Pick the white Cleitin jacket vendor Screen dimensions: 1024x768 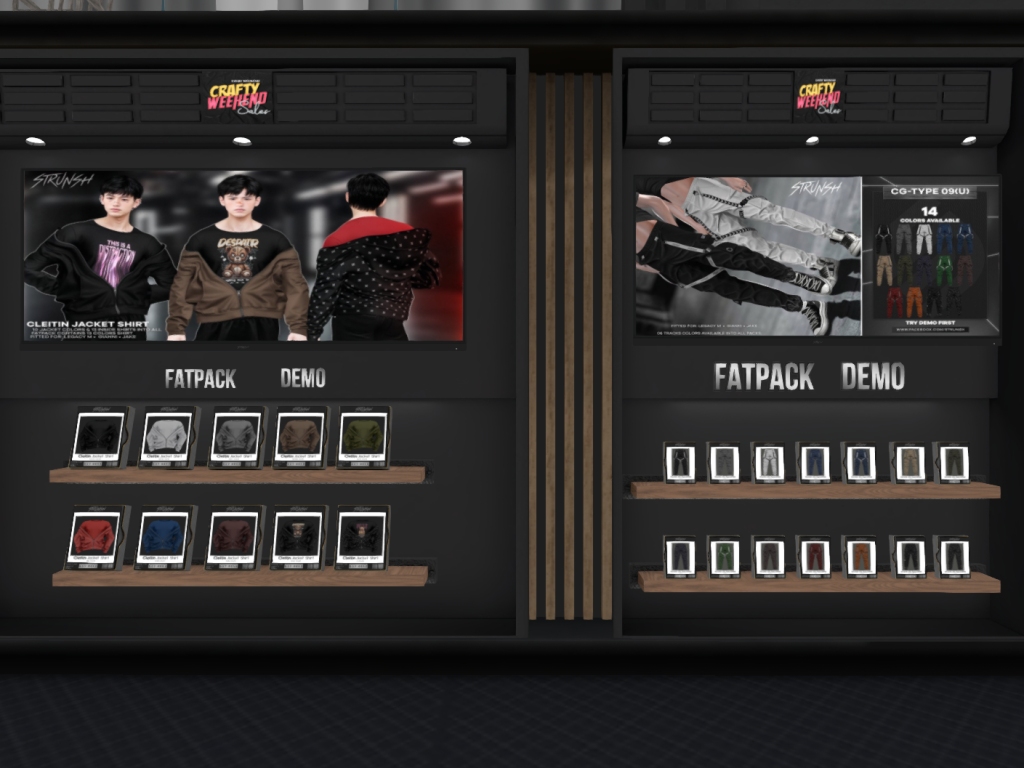[166, 437]
